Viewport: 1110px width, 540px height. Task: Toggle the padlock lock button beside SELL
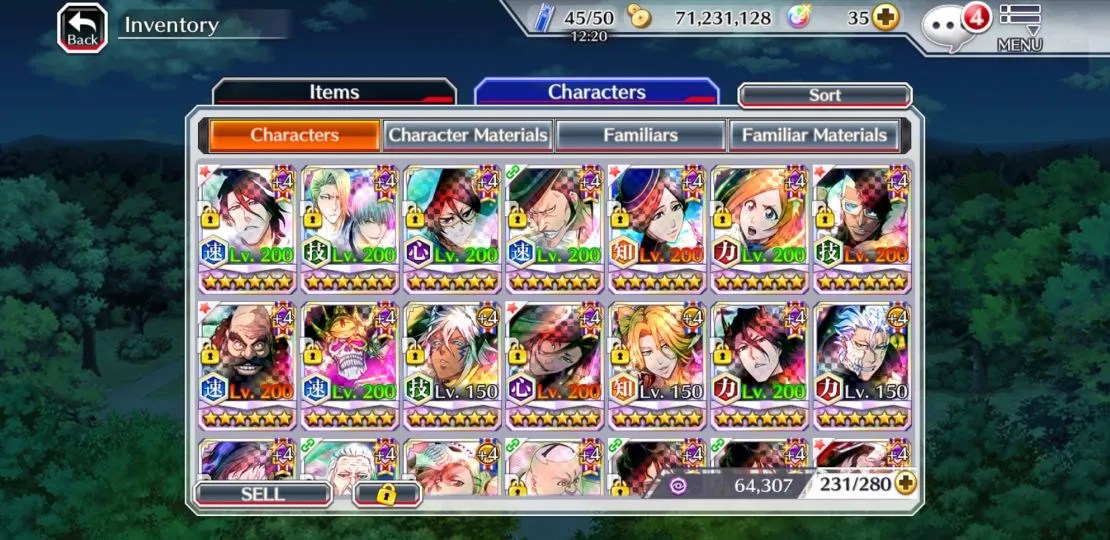coord(386,494)
